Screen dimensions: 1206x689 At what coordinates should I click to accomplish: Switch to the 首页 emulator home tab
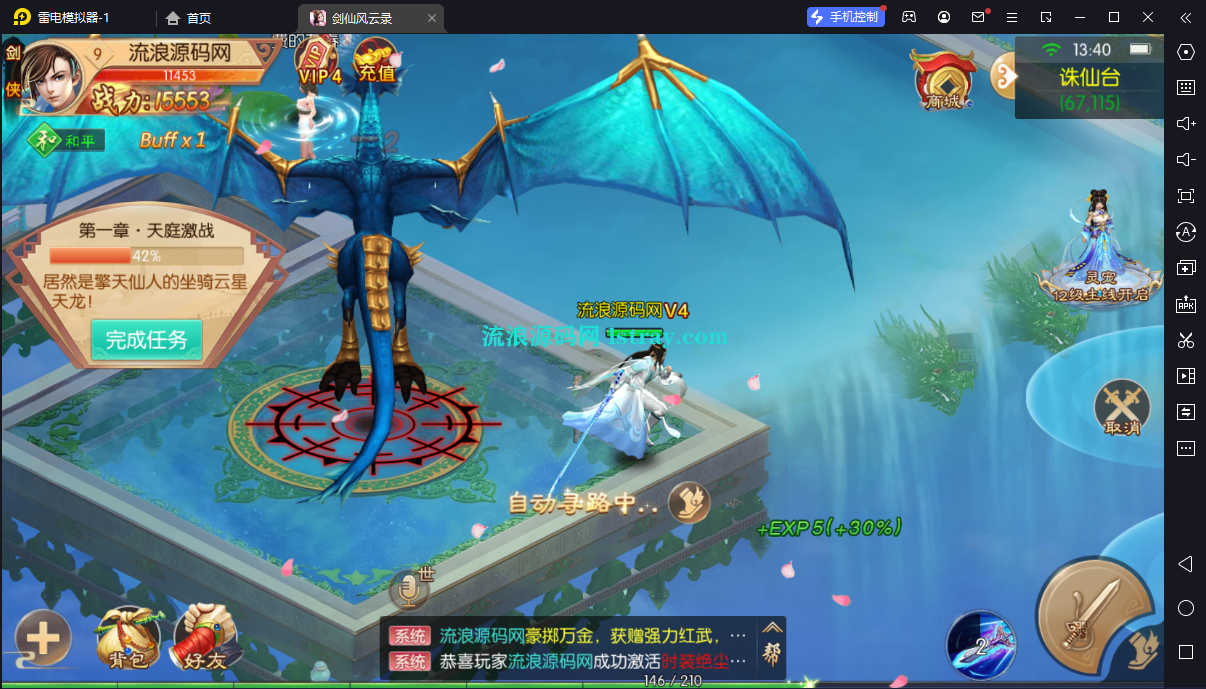188,18
